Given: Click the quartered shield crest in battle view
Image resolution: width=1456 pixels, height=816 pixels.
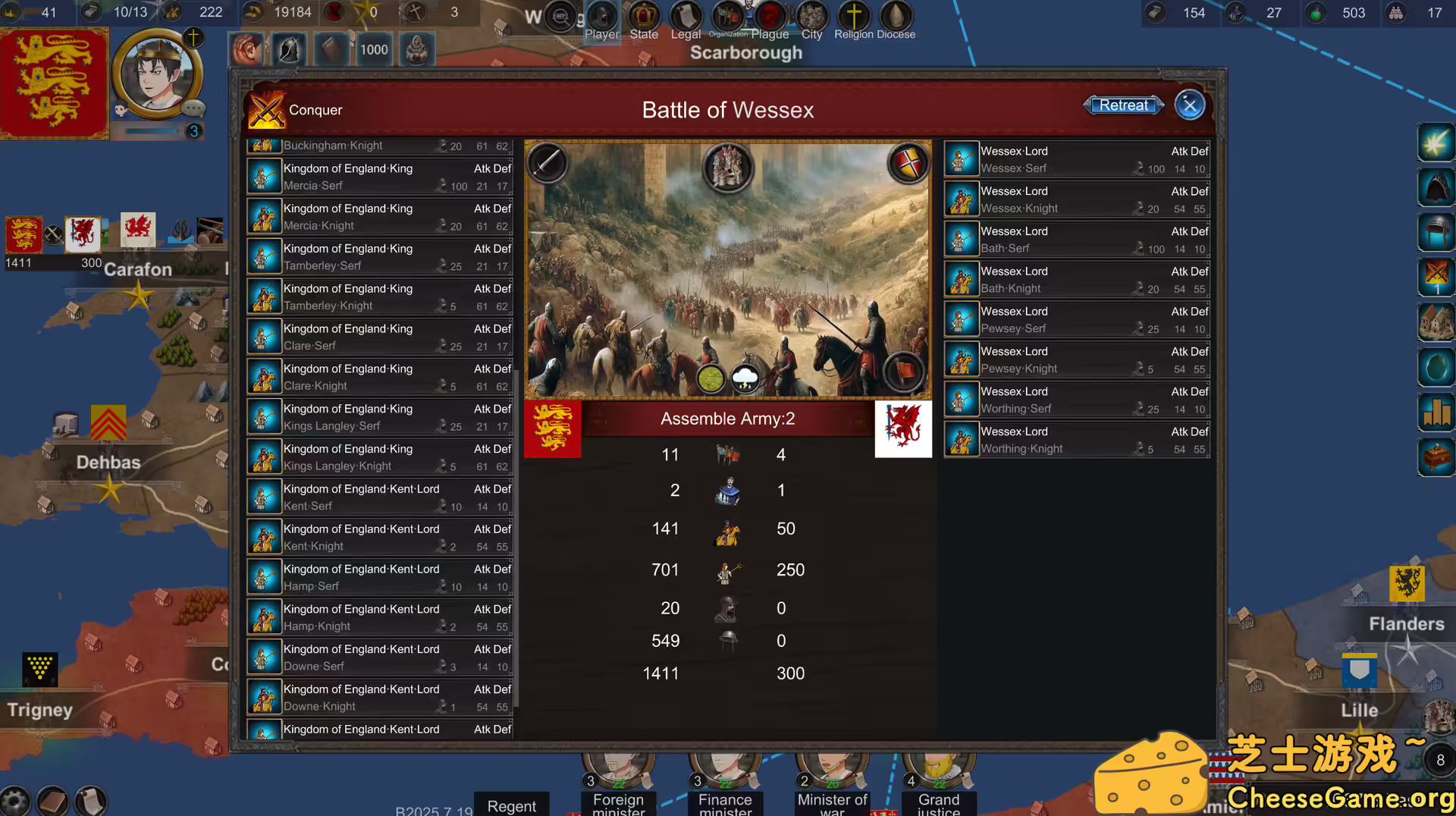Looking at the screenshot, I should pos(908,162).
